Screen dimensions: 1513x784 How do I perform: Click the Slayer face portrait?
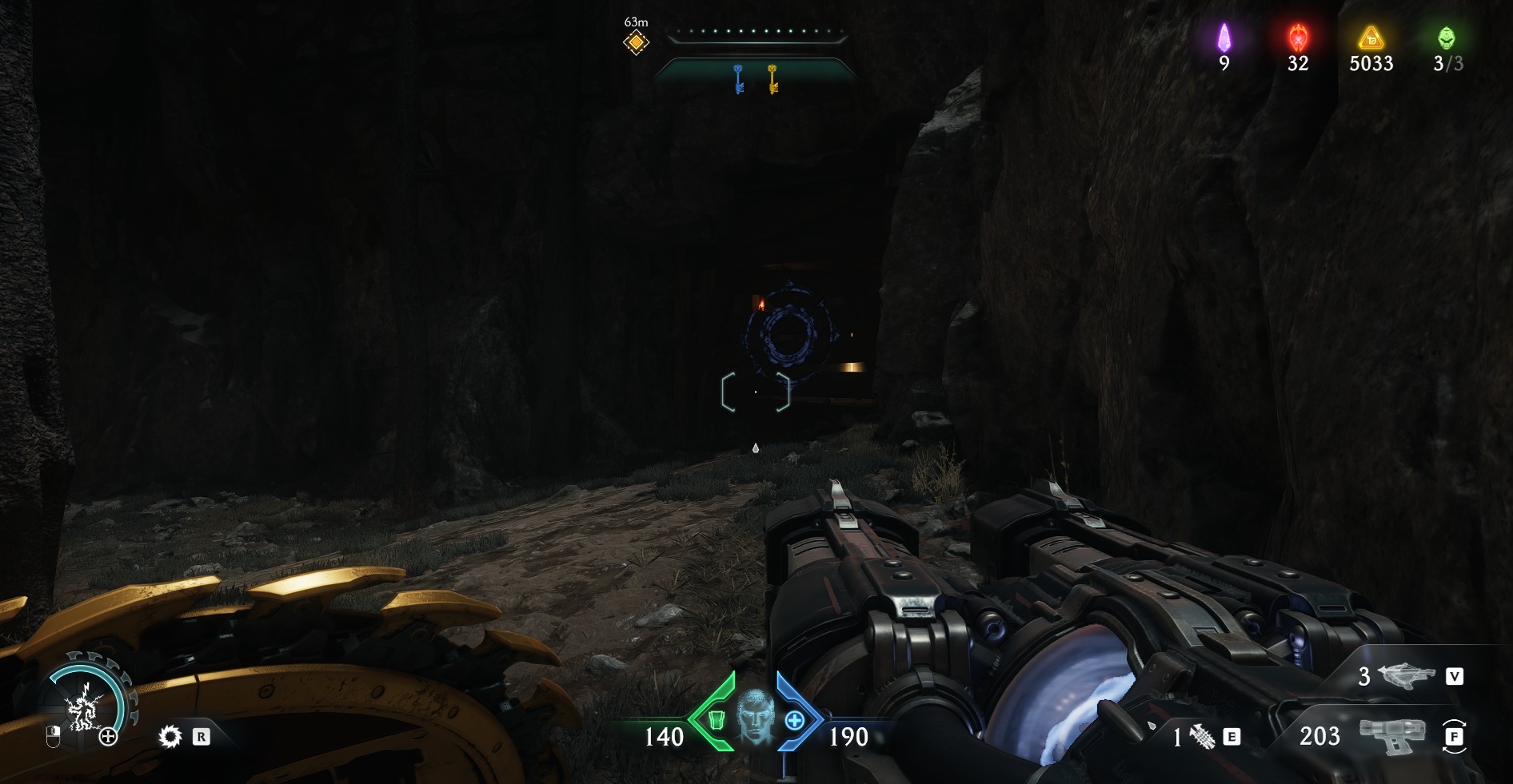[x=754, y=715]
